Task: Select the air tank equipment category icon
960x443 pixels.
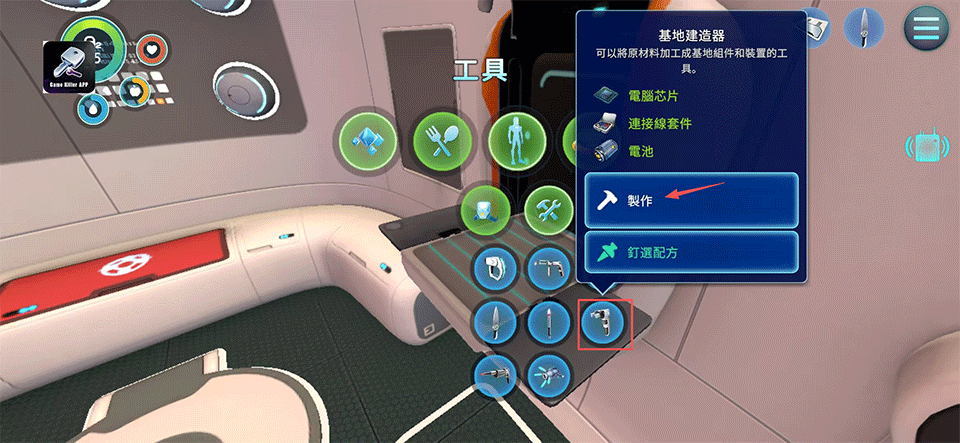Action: coord(486,210)
